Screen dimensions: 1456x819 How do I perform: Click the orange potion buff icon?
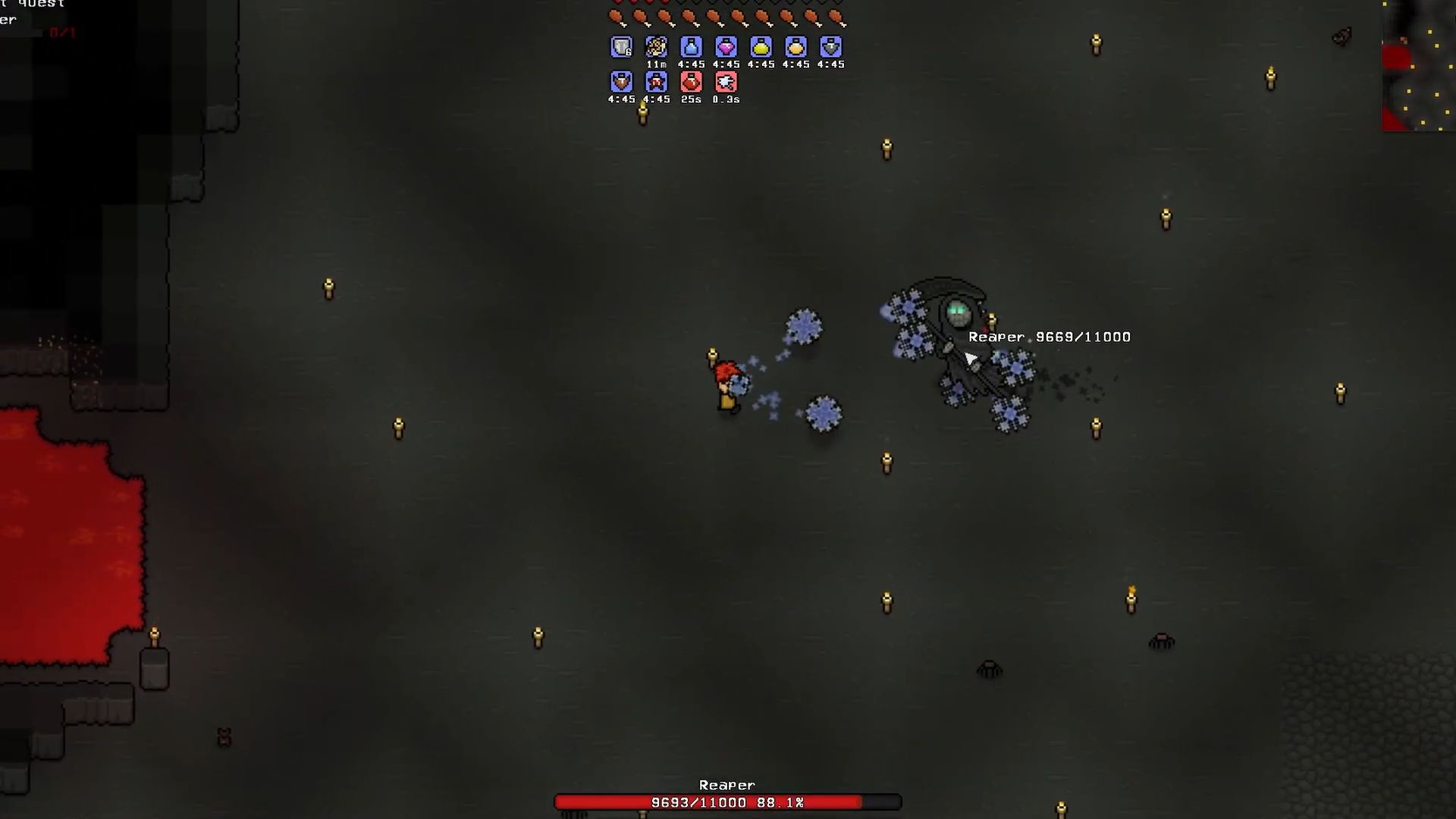(x=795, y=47)
